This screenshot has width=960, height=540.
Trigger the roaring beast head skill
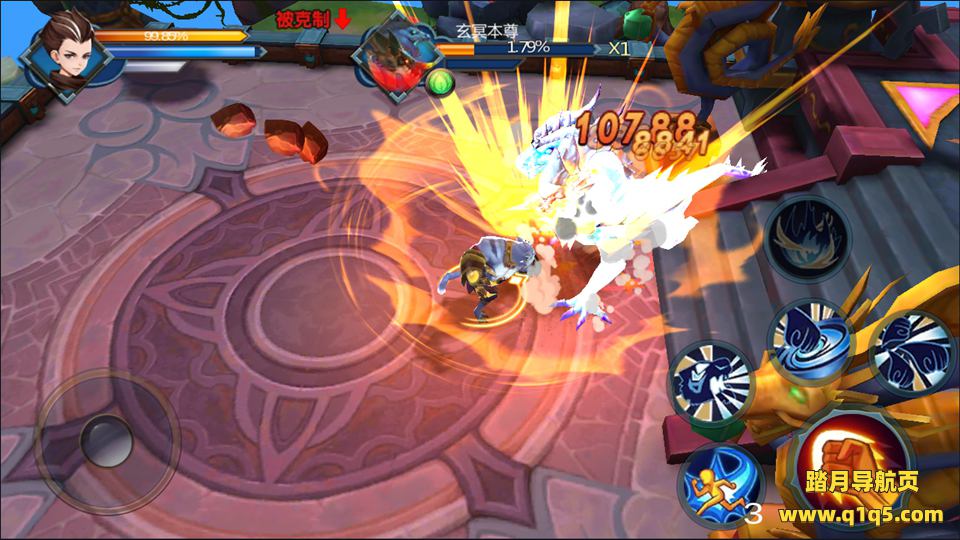point(711,382)
